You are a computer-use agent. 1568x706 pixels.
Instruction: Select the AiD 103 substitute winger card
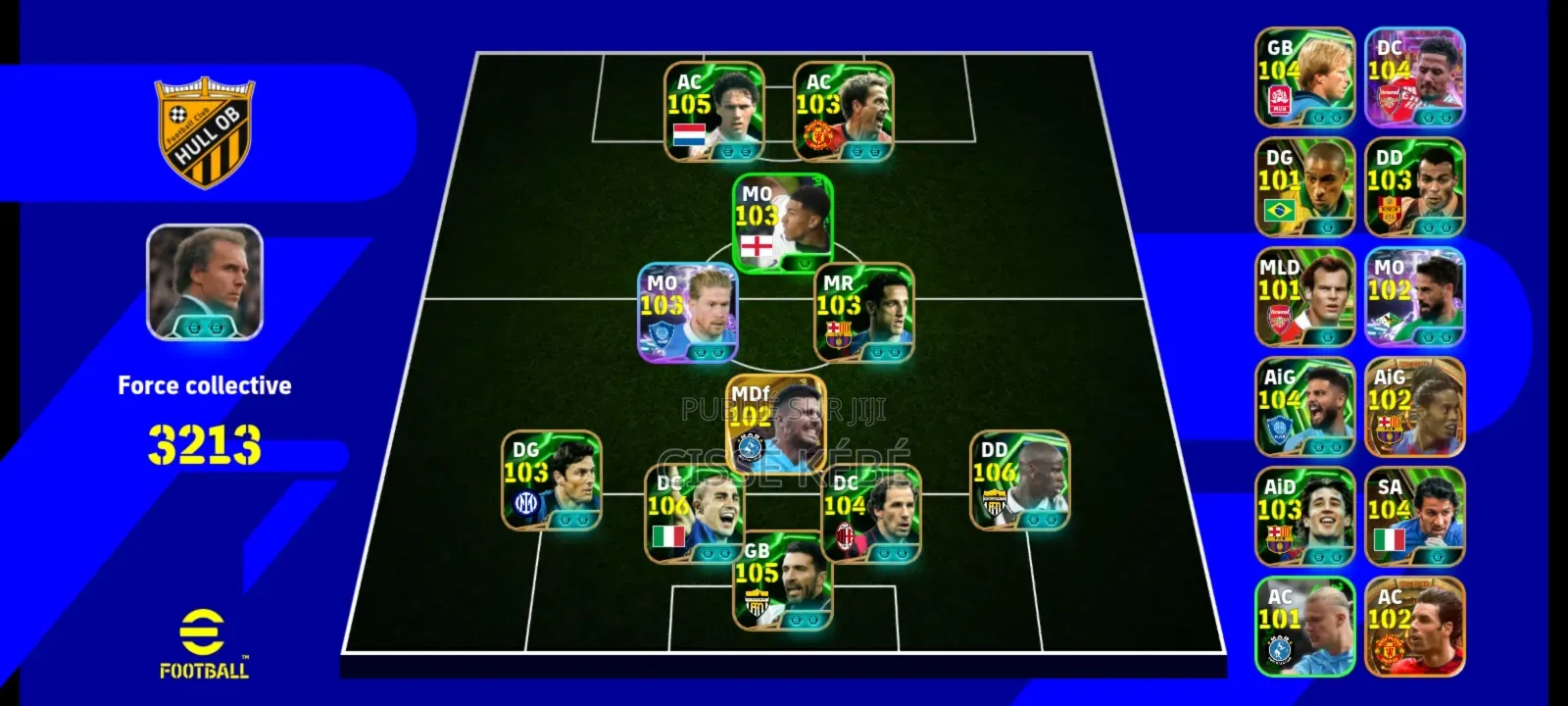coord(1304,516)
